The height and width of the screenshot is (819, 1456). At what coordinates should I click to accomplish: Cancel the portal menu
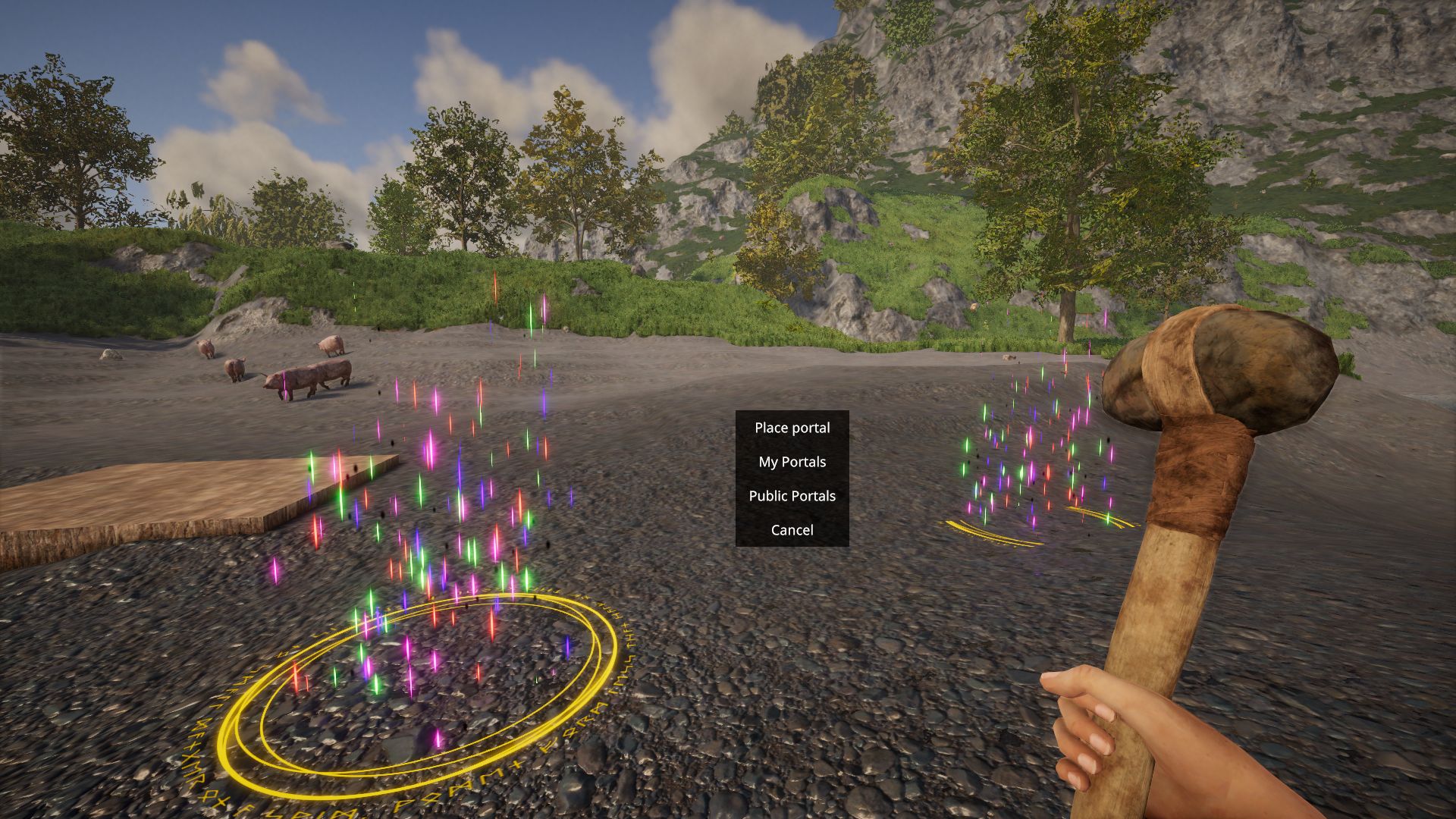pyautogui.click(x=792, y=530)
